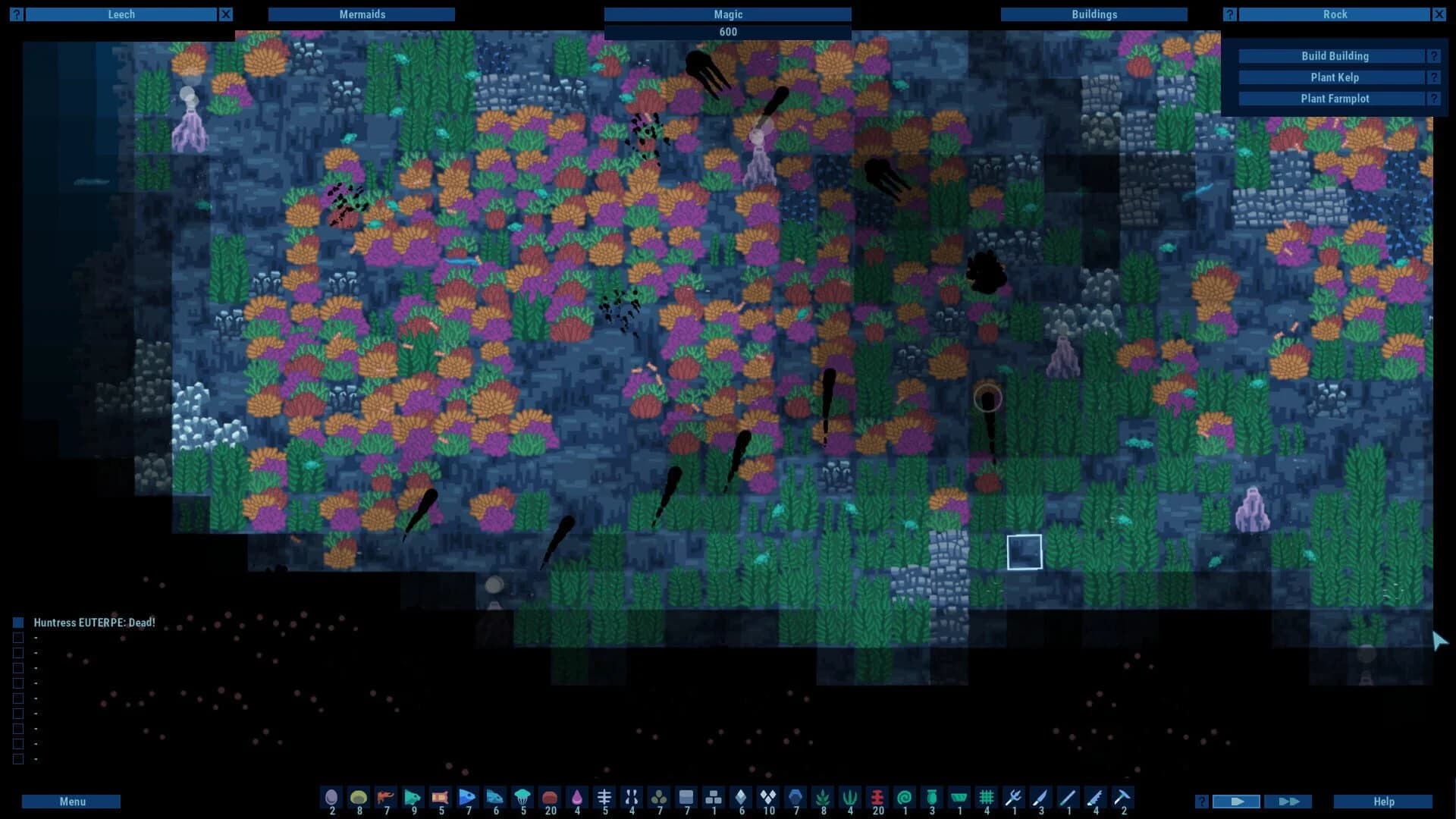Select the diamond crystal resource icon
This screenshot has width=1456, height=819.
(741, 798)
